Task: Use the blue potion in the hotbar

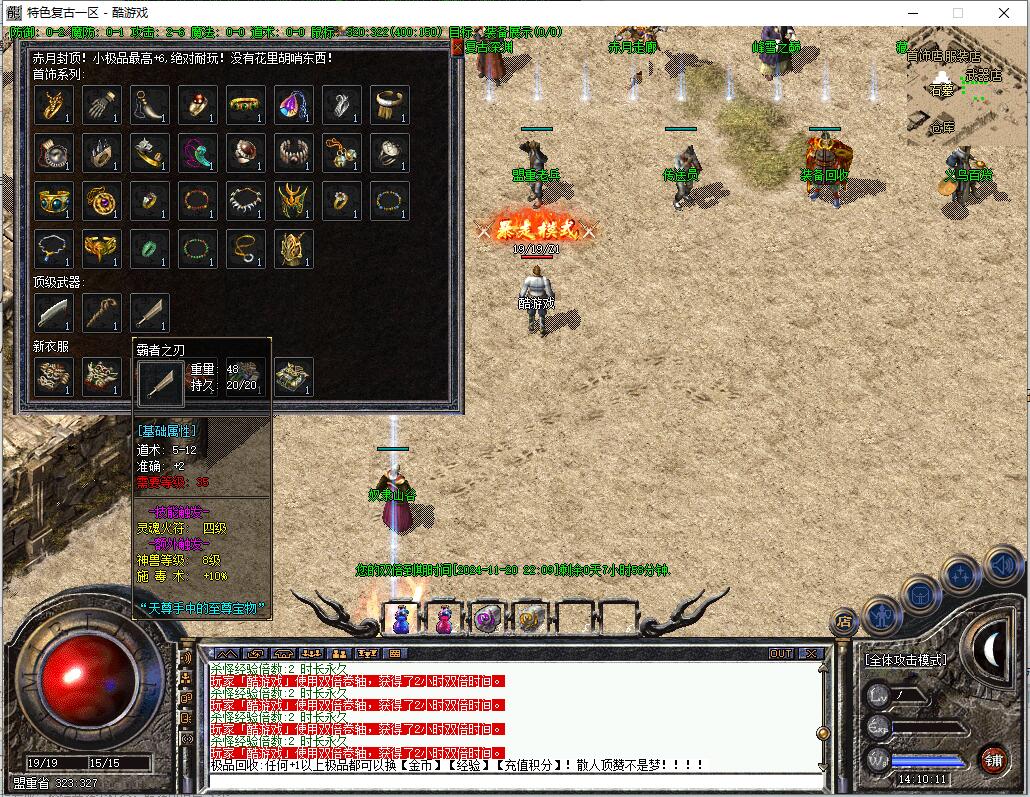Action: click(402, 619)
